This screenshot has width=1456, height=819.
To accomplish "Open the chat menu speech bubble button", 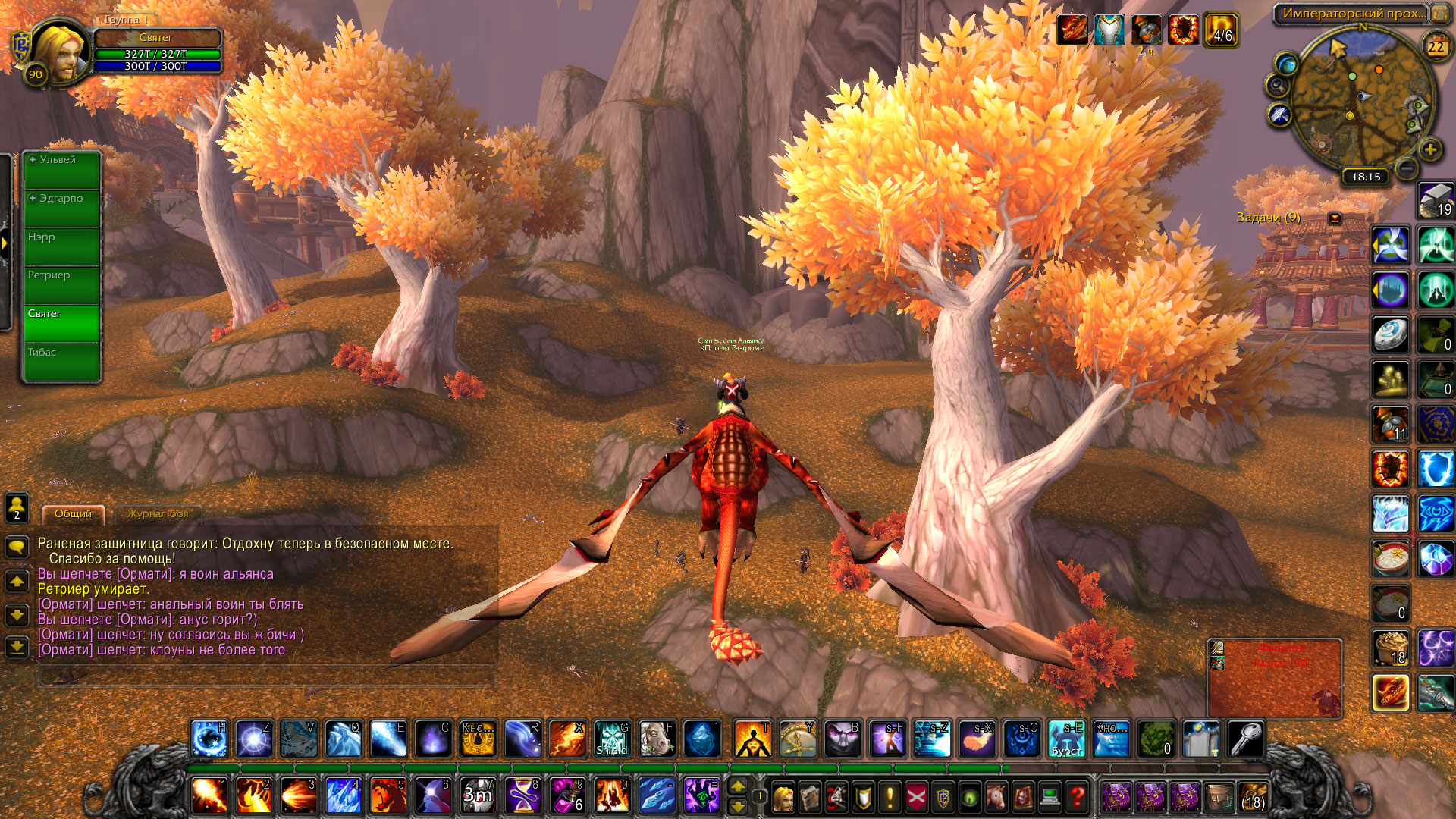I will [17, 547].
